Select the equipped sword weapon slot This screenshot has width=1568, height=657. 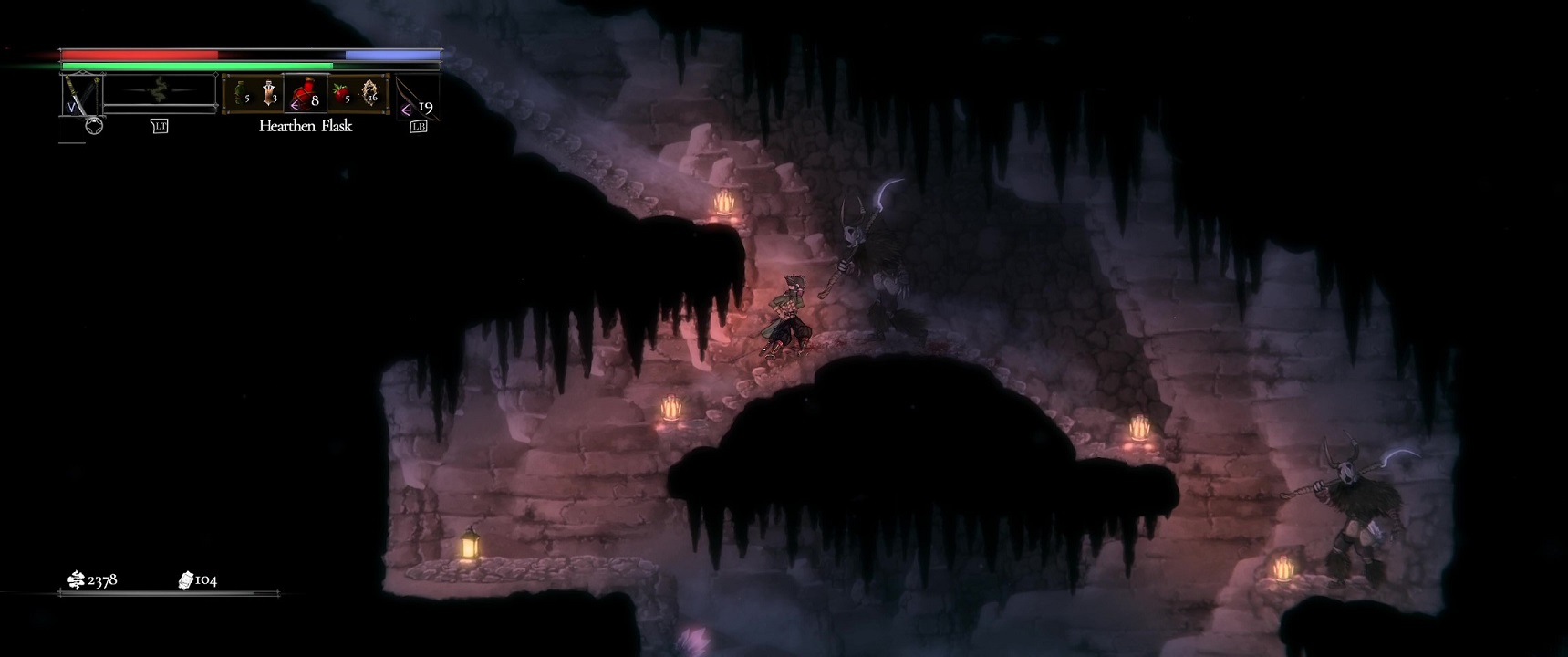click(81, 95)
